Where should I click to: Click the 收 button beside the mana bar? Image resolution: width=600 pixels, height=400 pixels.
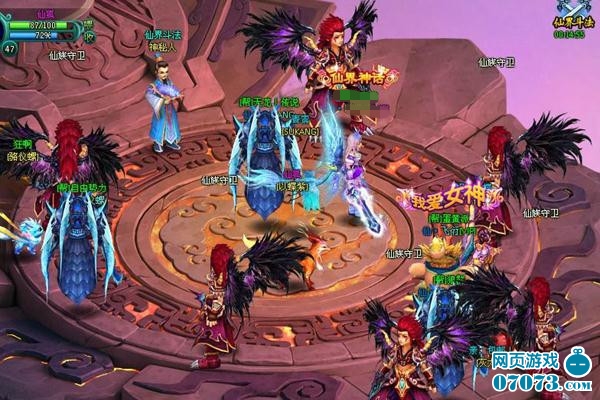(88, 37)
